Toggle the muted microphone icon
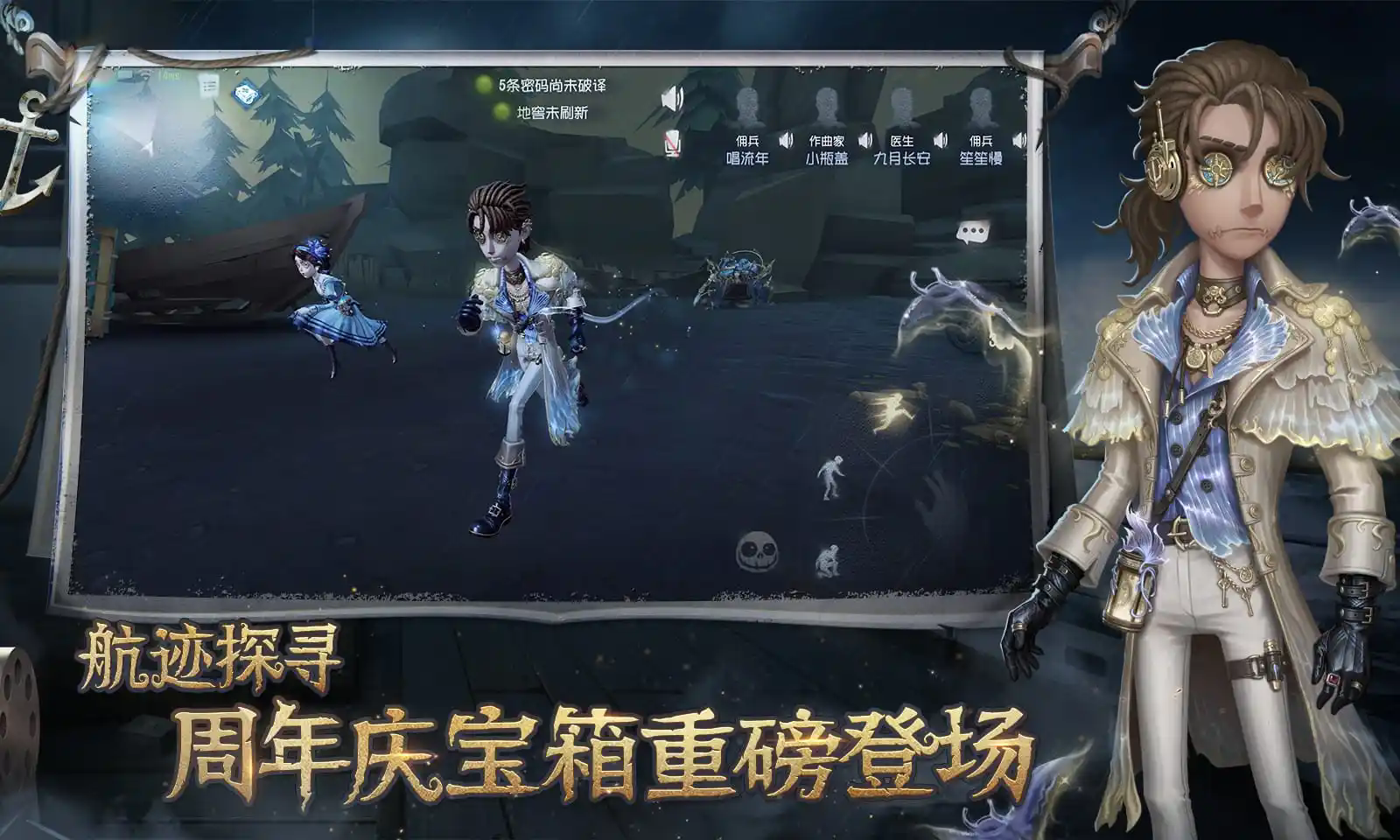 click(x=671, y=142)
